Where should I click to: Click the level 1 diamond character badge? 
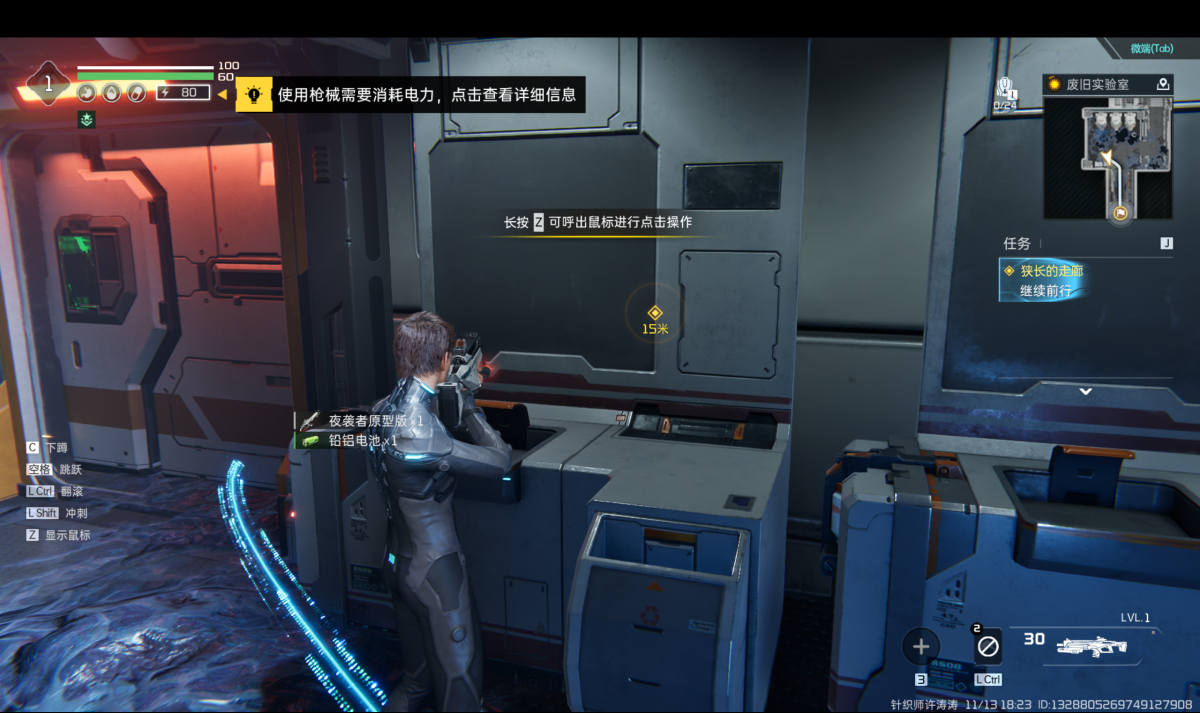pos(48,85)
